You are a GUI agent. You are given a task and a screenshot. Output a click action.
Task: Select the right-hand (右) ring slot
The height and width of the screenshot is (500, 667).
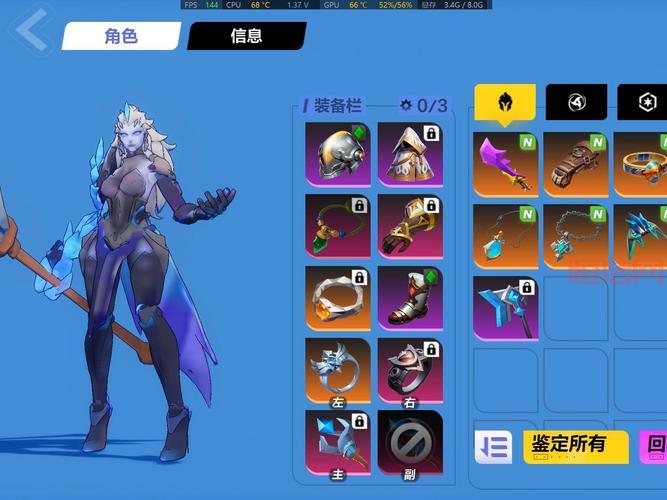coord(410,370)
